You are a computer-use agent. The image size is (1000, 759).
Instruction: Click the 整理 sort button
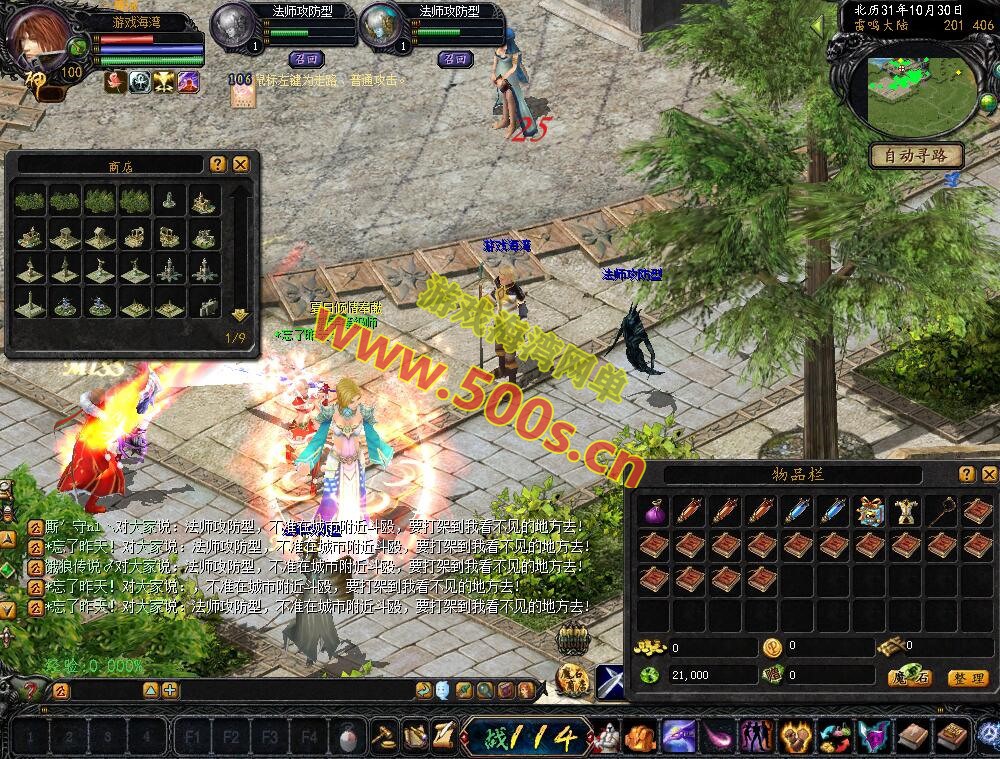[967, 677]
